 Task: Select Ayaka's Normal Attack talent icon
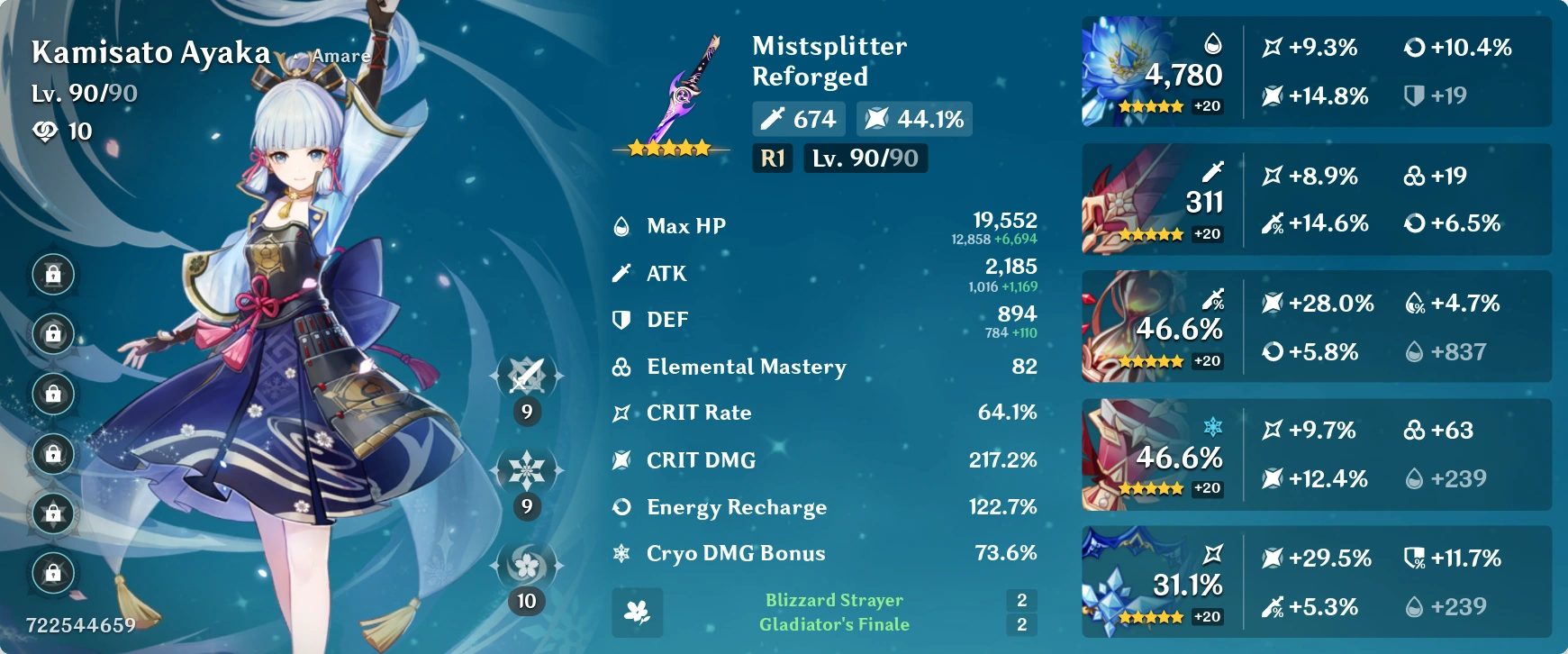[x=525, y=377]
